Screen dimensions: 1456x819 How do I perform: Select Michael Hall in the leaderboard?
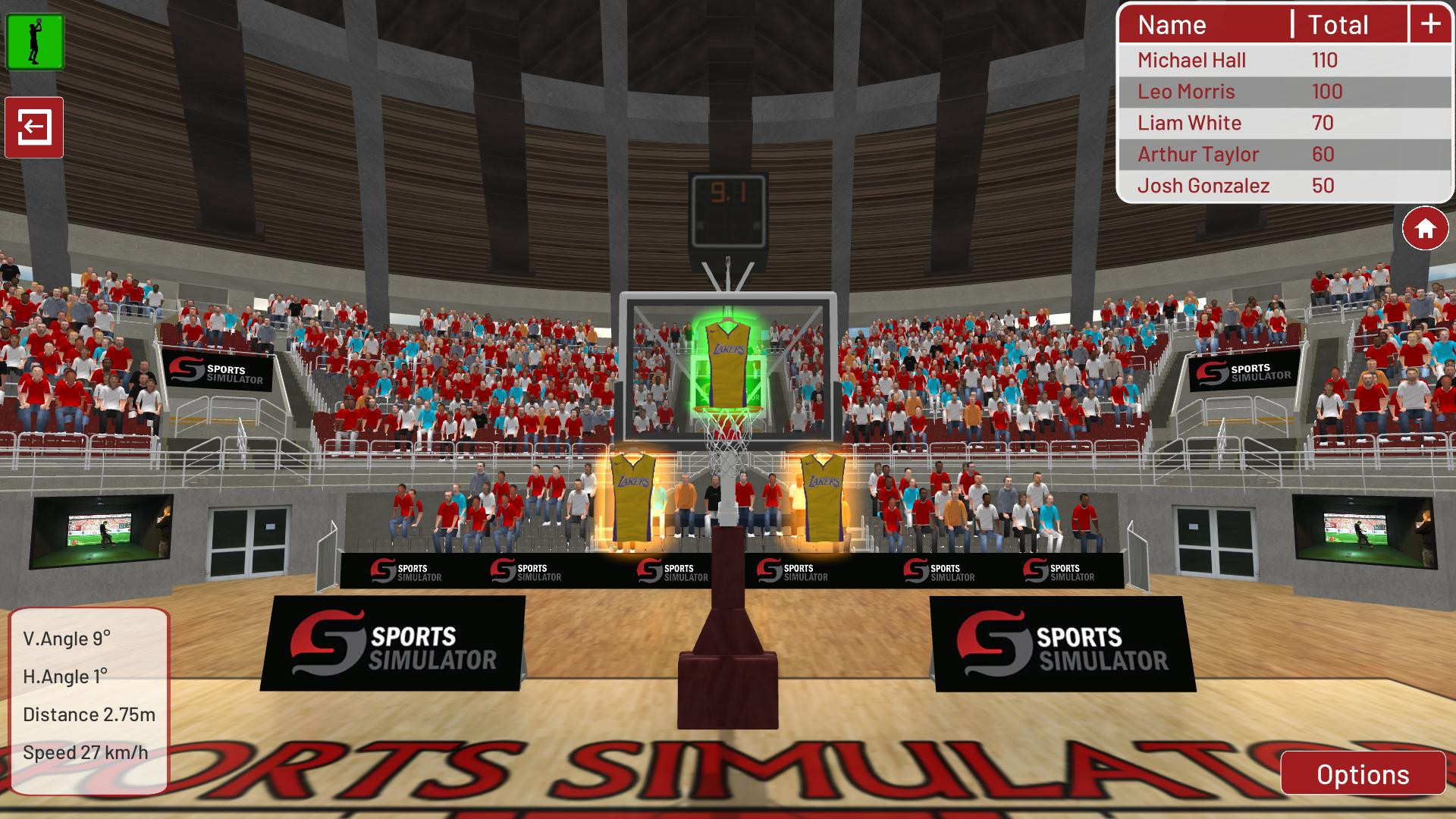(1191, 60)
